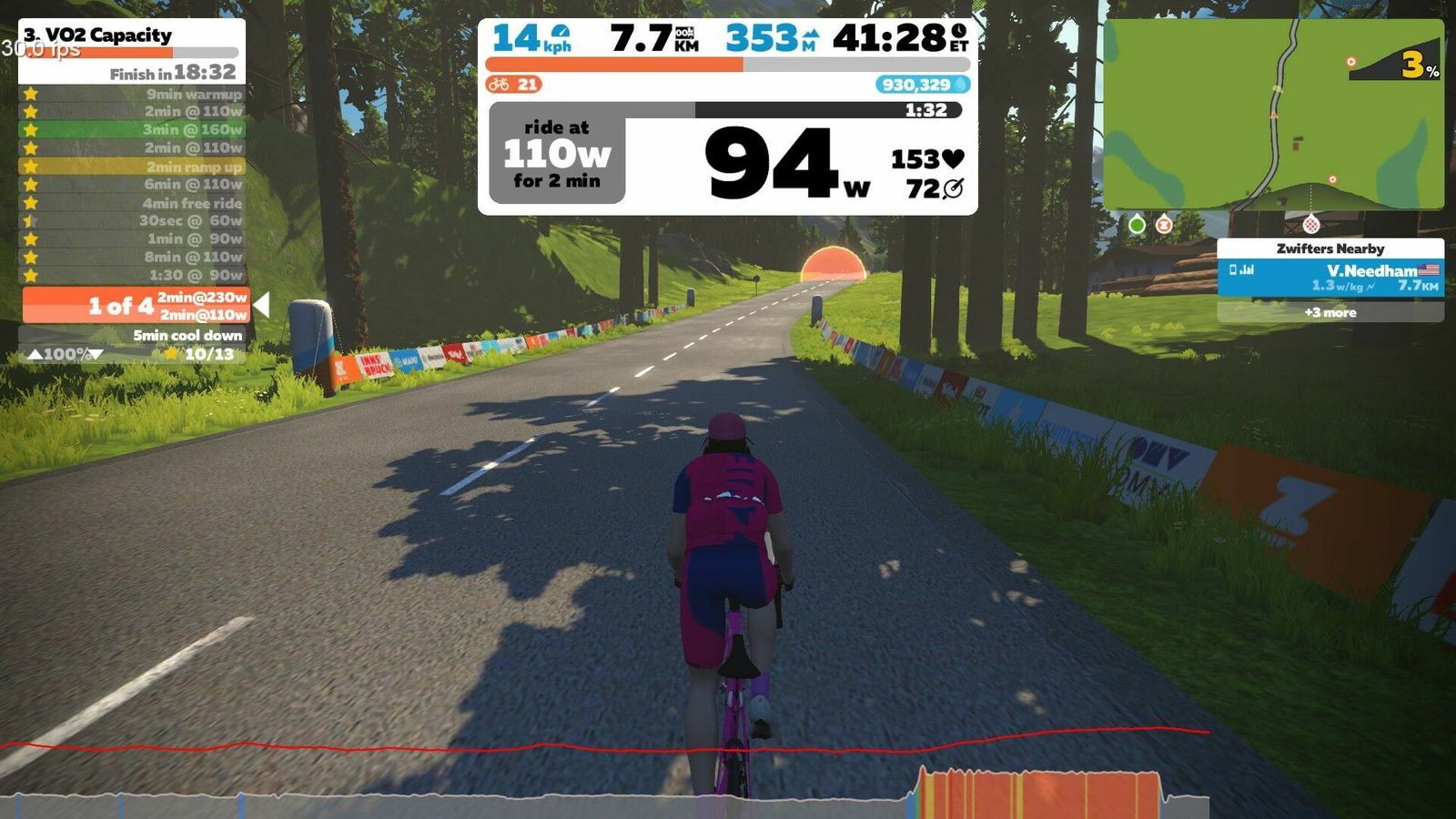Click the 2min ramp up step
The image size is (1456, 819).
click(133, 167)
